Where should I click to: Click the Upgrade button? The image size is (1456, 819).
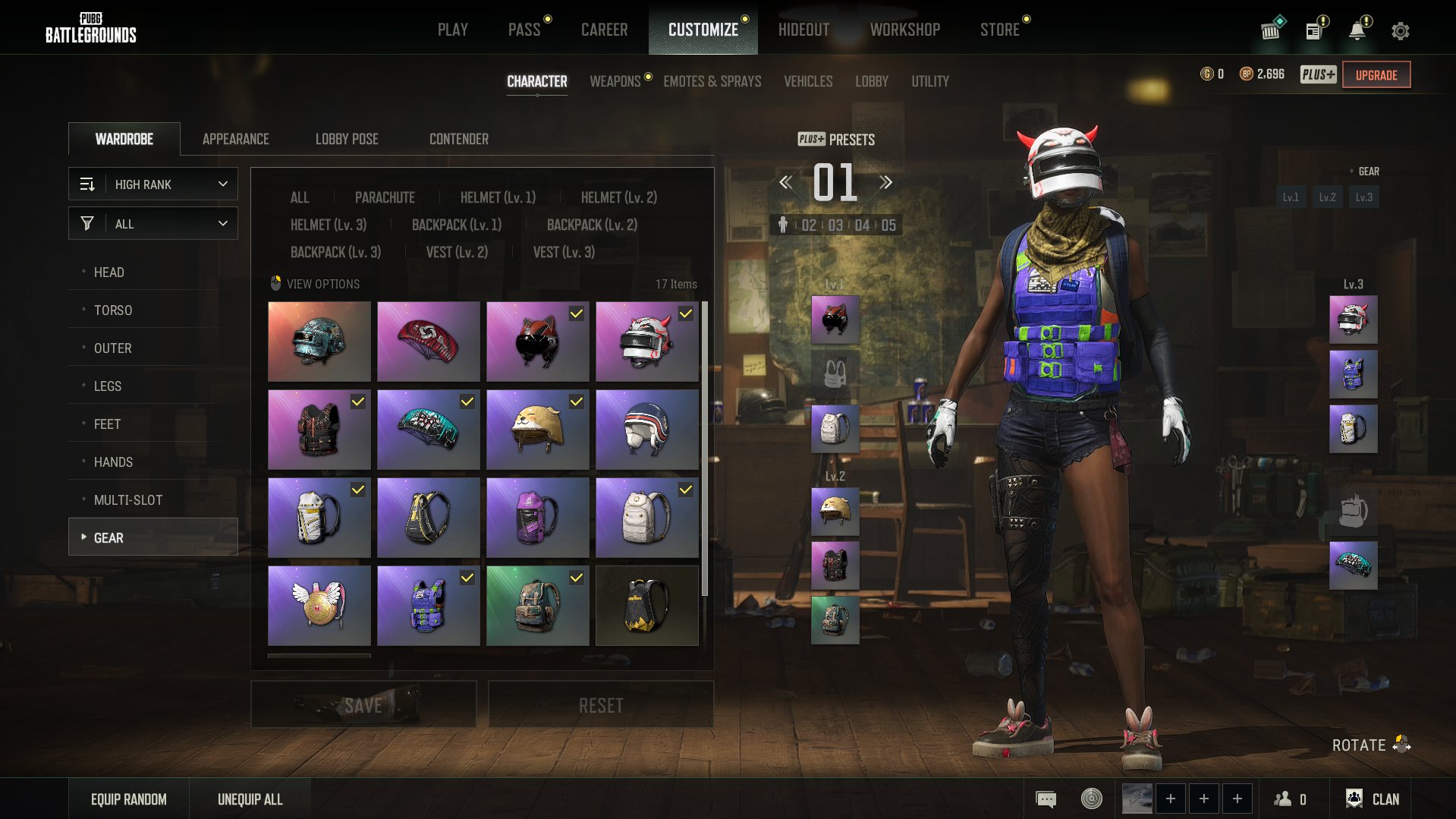[x=1376, y=75]
